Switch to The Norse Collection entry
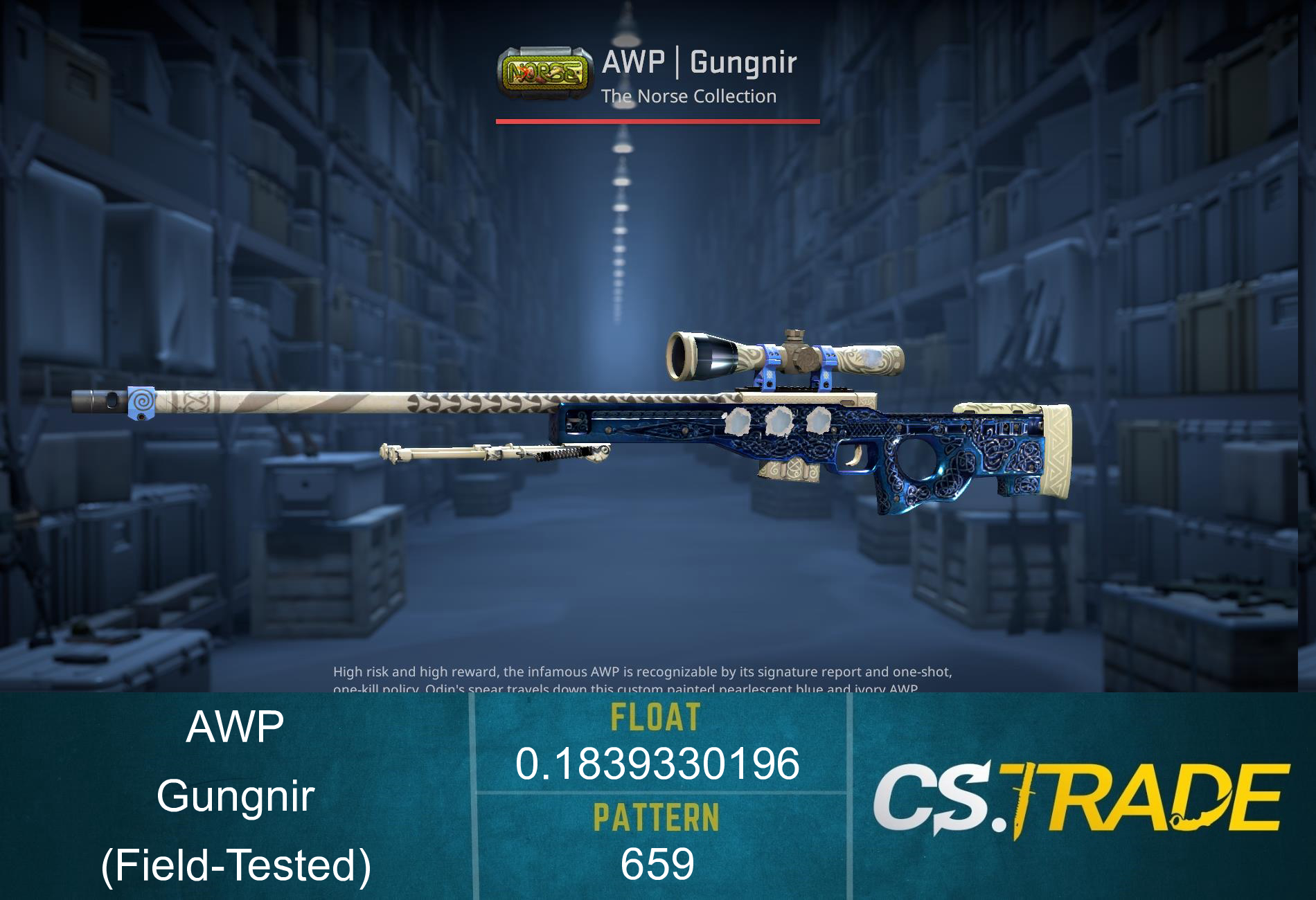Viewport: 1316px width, 900px height. coord(689,96)
